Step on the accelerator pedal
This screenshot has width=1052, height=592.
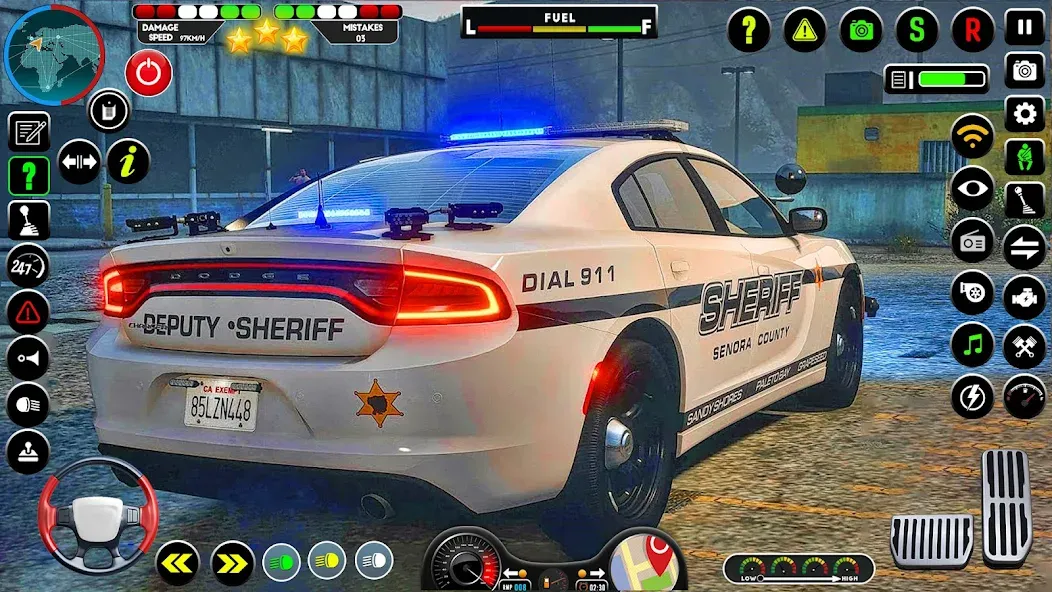(x=1006, y=506)
